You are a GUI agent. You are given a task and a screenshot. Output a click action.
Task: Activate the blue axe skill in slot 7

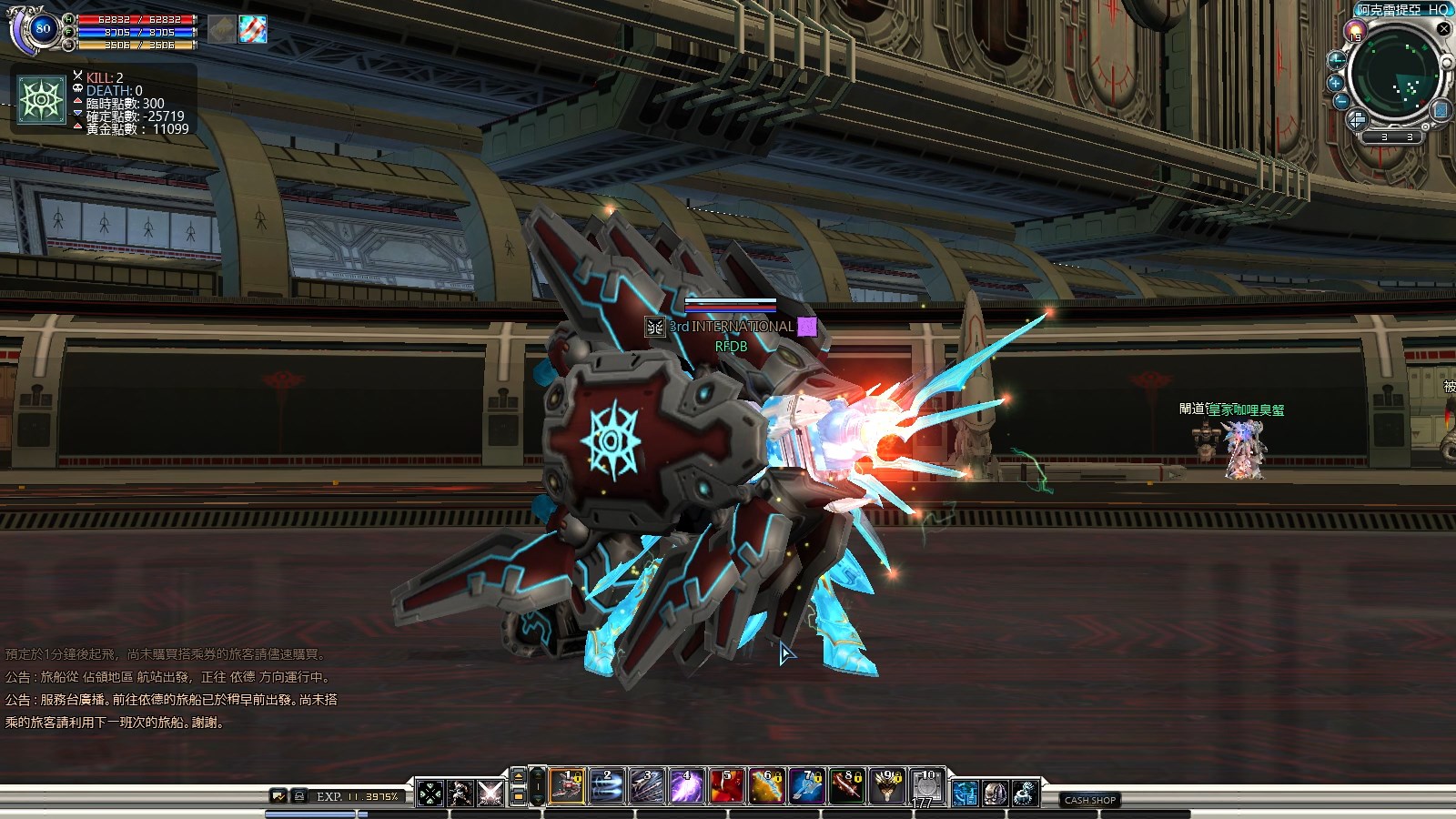(807, 787)
